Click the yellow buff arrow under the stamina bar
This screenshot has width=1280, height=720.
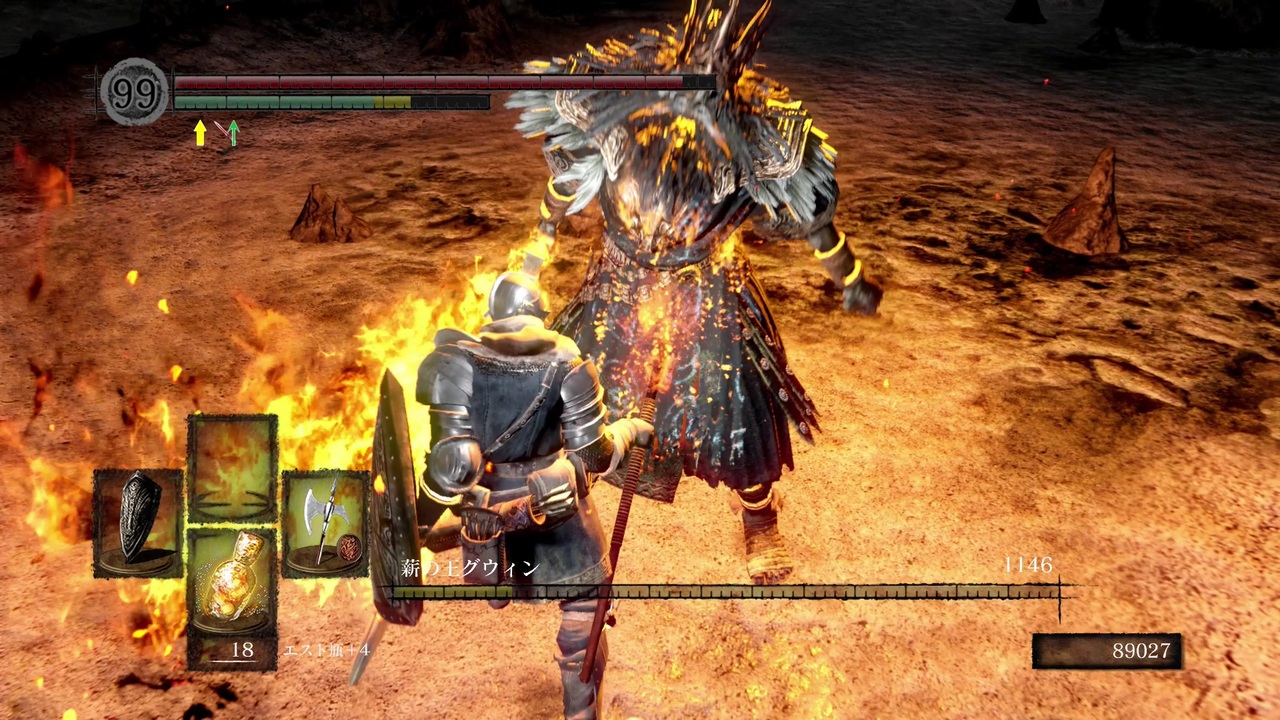pyautogui.click(x=199, y=134)
